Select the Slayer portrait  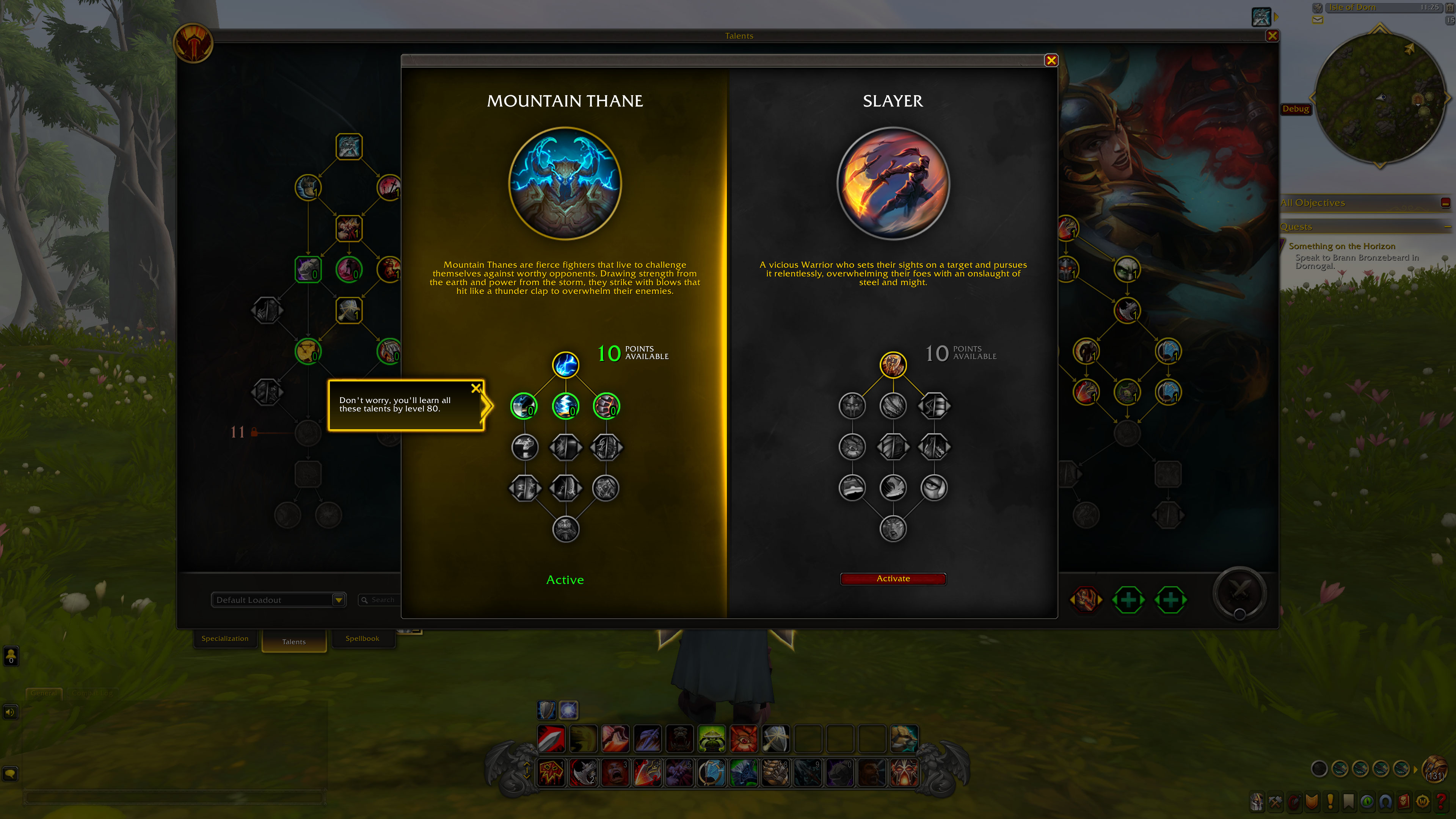point(893,183)
